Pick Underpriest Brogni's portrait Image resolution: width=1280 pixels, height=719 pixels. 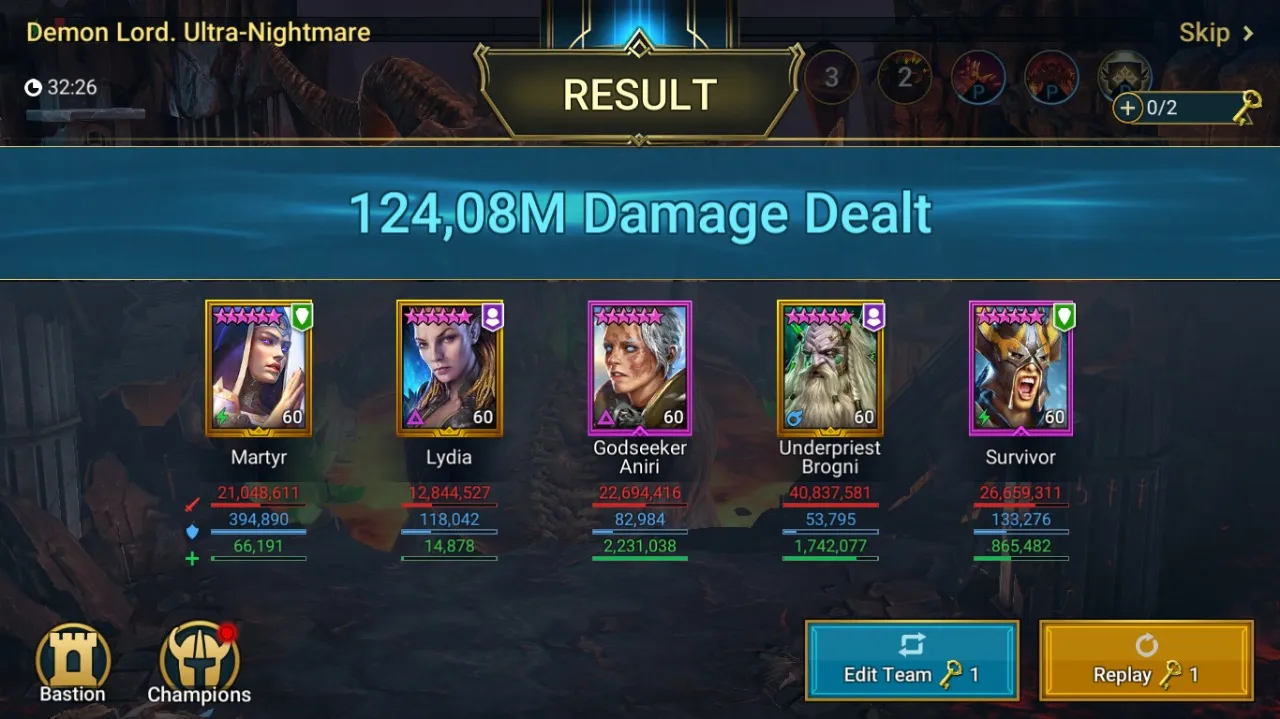[830, 368]
